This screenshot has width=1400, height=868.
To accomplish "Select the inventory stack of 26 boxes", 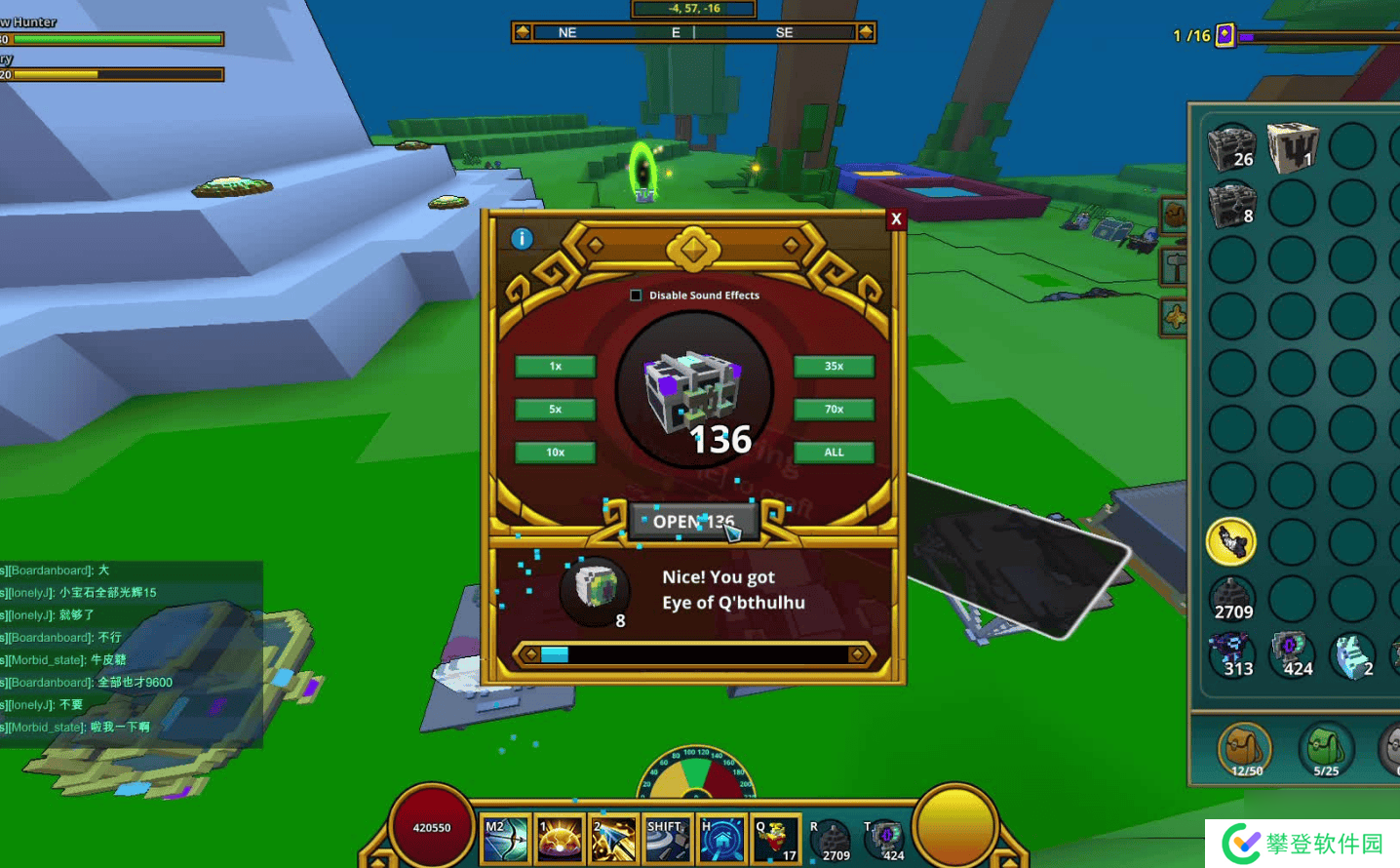I will coord(1231,147).
